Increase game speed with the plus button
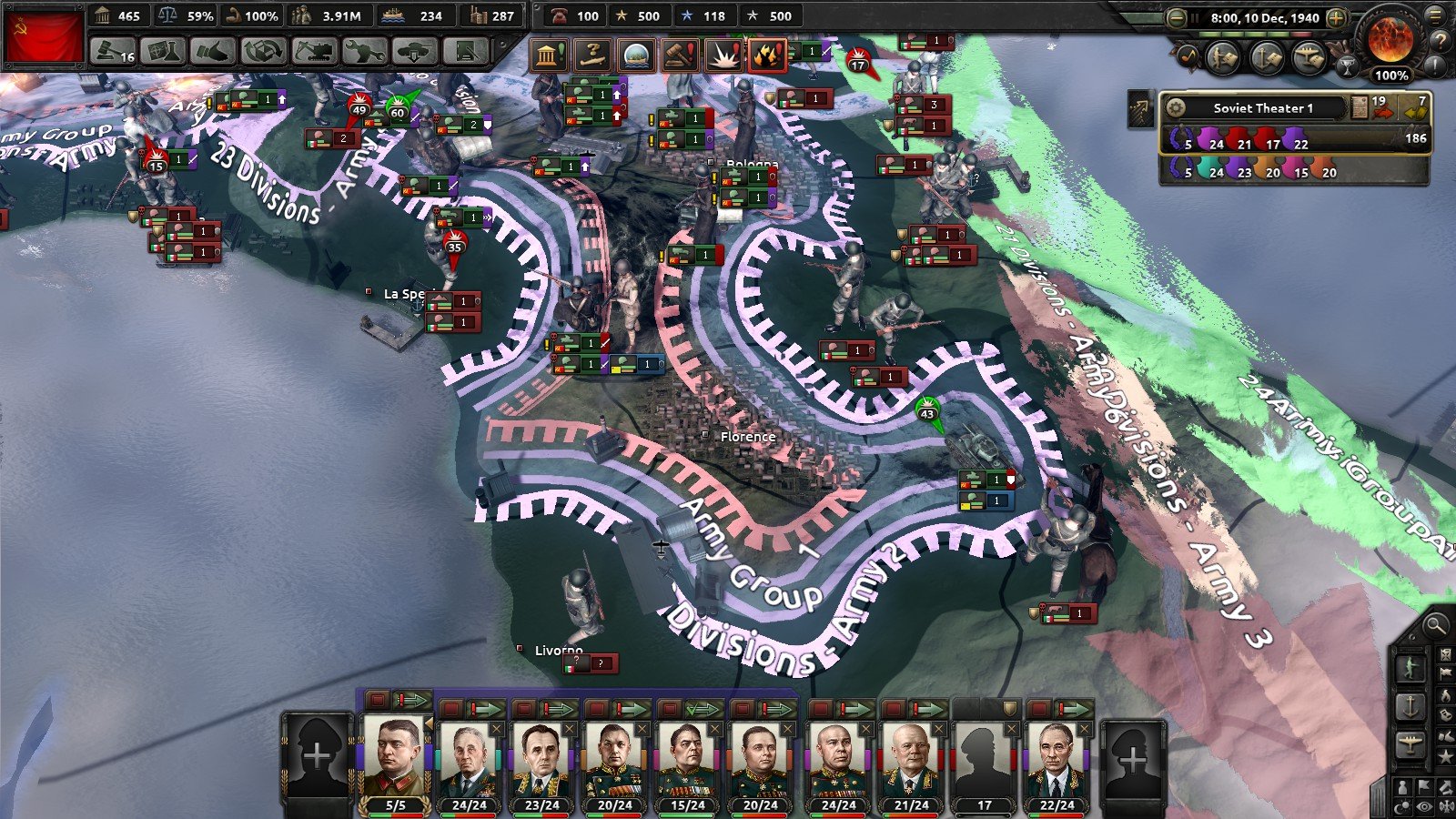 [x=1336, y=17]
